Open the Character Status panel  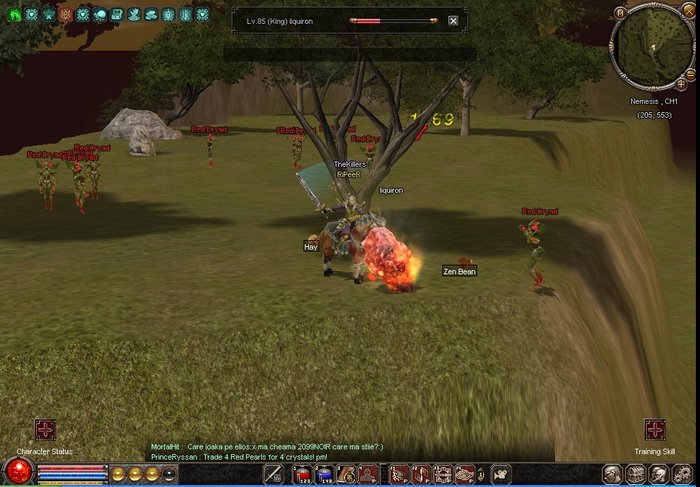45,431
